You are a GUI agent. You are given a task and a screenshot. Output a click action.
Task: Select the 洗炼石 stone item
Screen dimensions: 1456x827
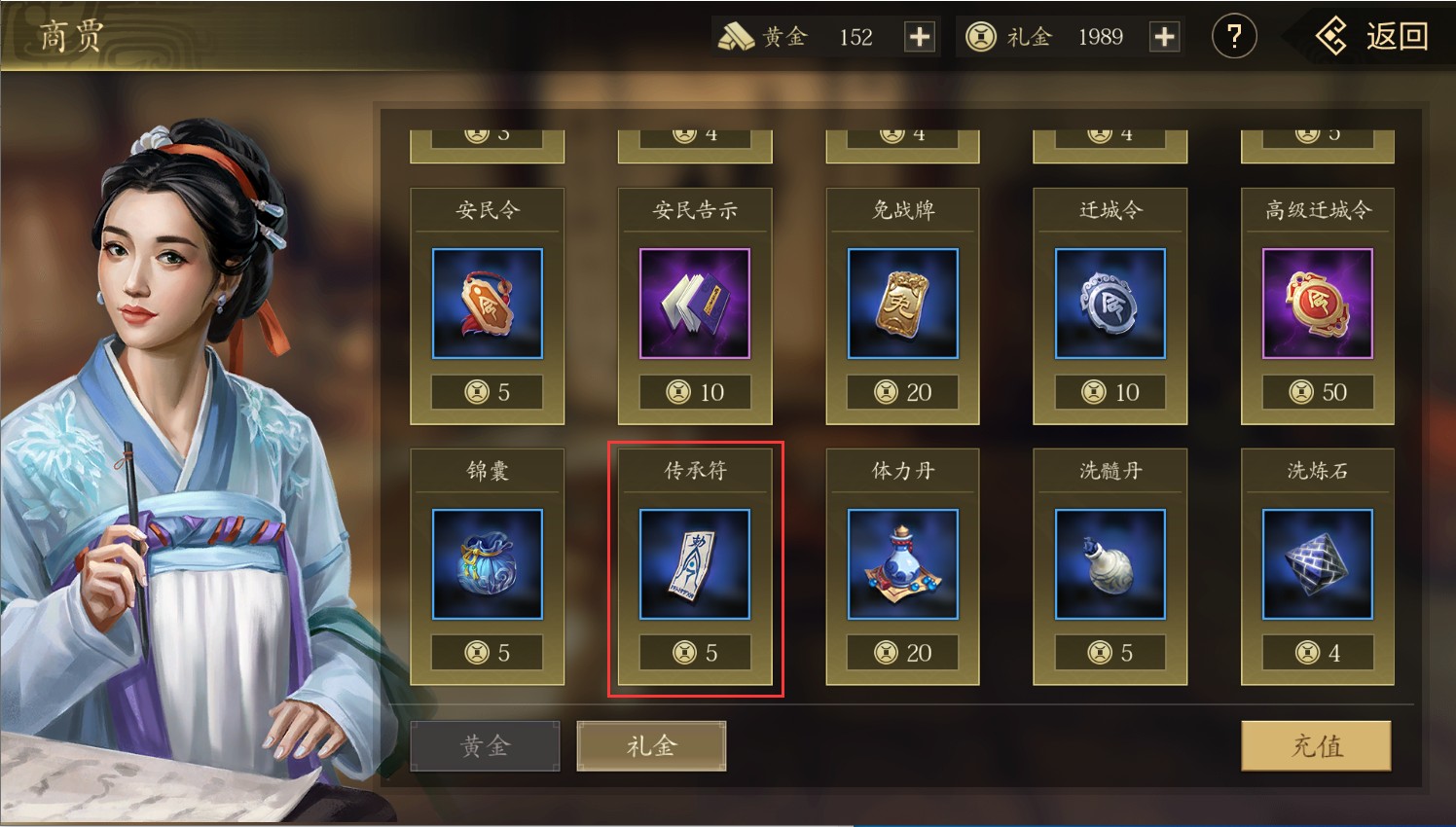coord(1318,565)
